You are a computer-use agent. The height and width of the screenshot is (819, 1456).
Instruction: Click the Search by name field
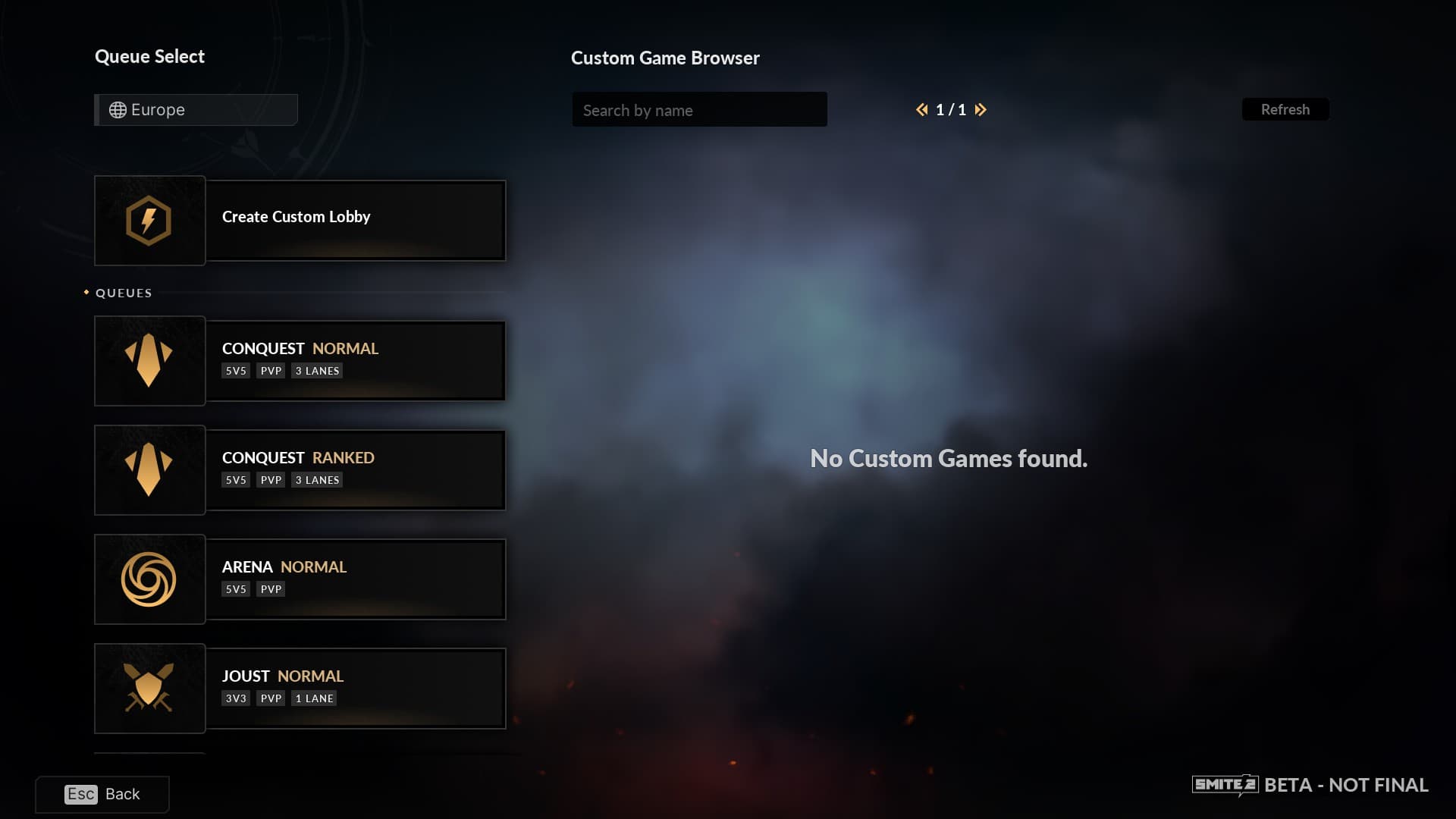(x=698, y=110)
